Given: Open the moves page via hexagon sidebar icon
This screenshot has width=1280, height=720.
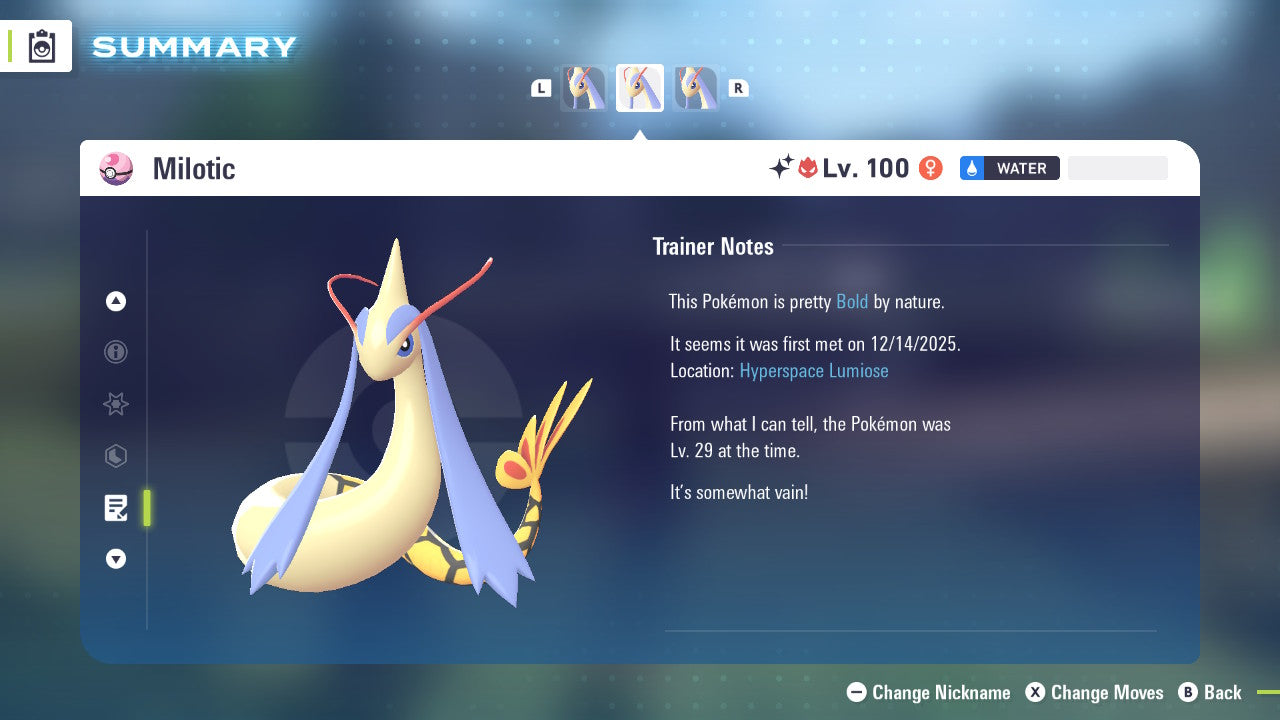Looking at the screenshot, I should [x=115, y=456].
